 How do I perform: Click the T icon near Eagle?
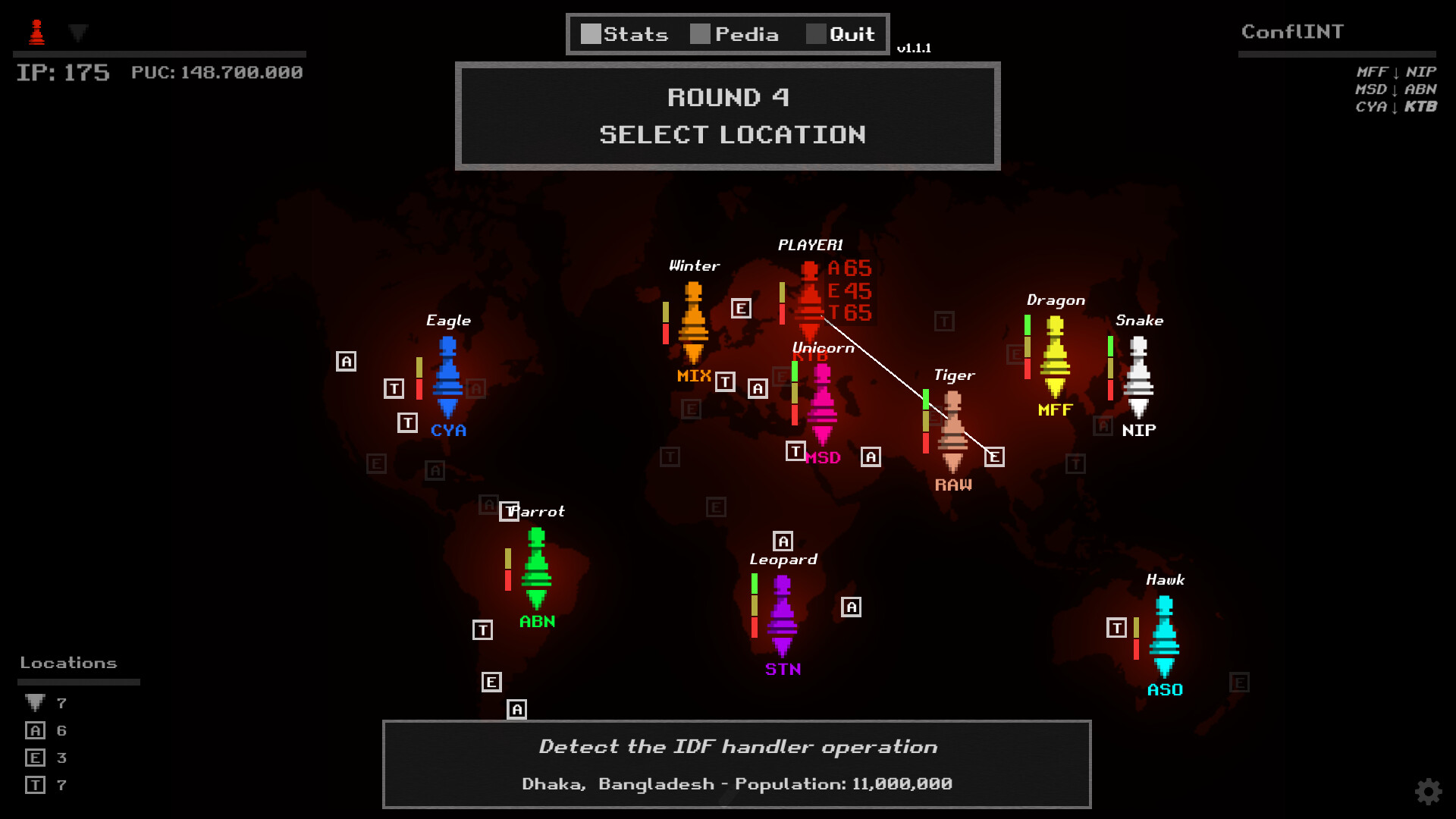[x=394, y=388]
